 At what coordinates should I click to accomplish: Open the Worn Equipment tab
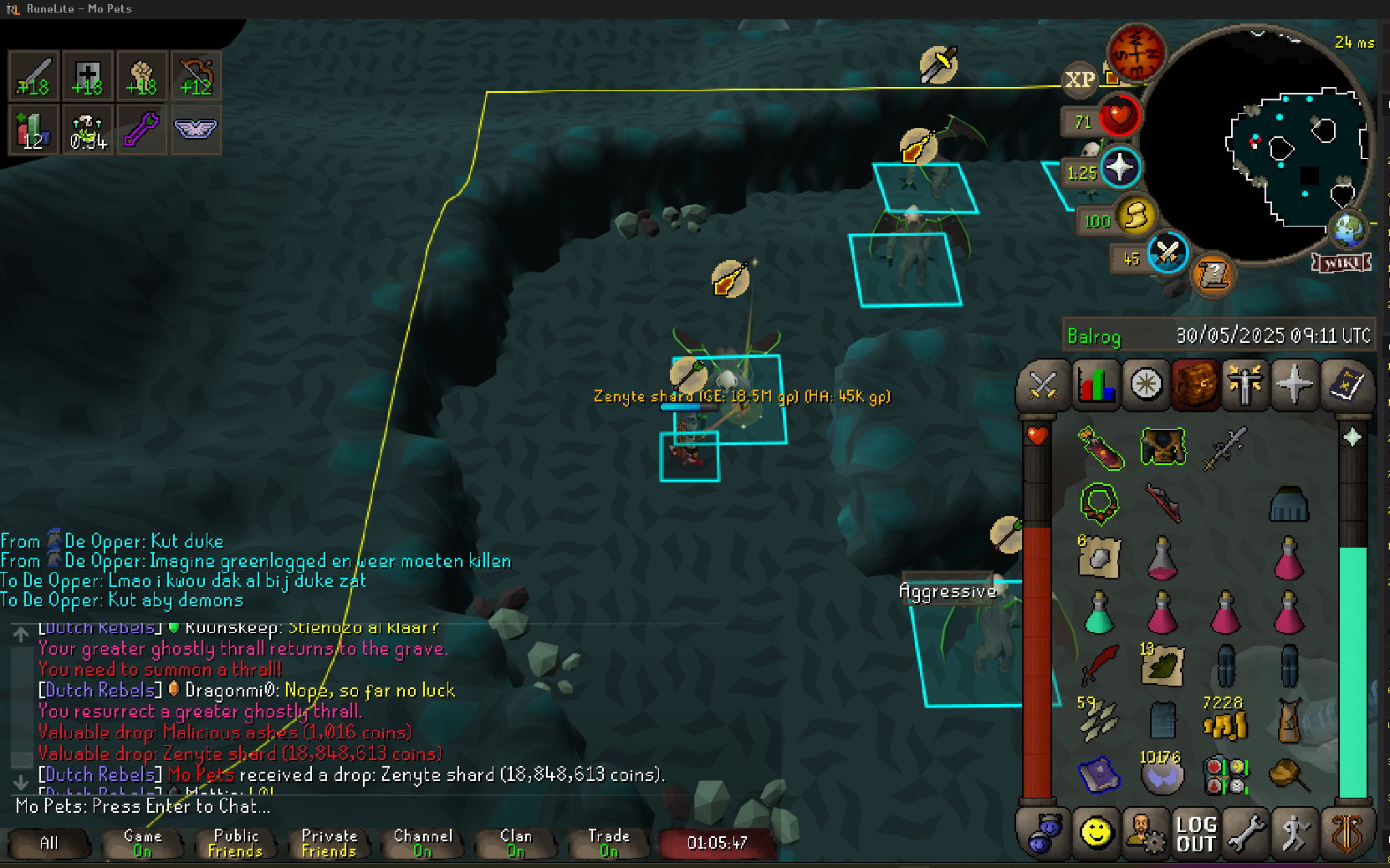(1244, 385)
